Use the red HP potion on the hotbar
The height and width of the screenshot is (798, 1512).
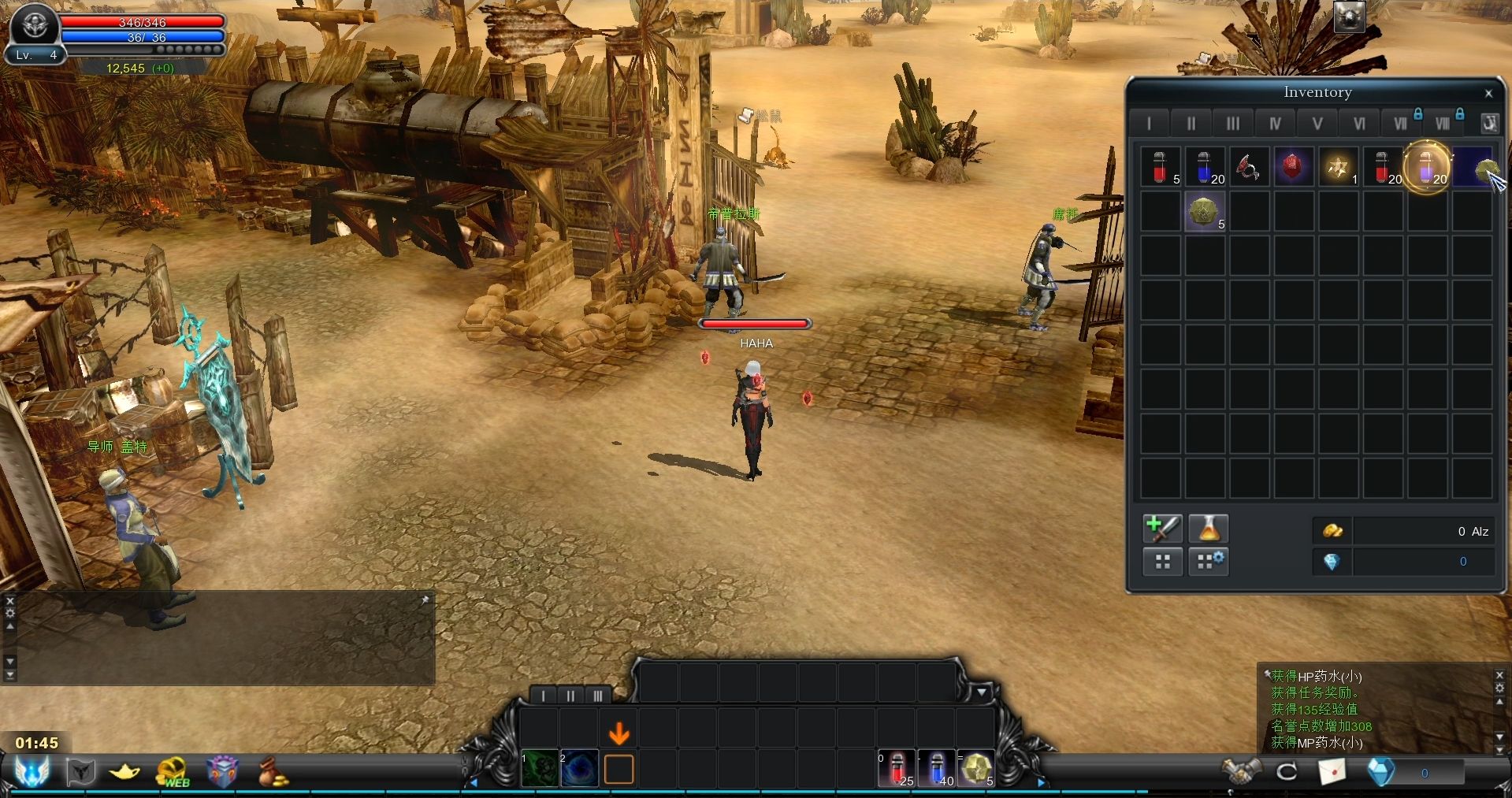pos(897,769)
